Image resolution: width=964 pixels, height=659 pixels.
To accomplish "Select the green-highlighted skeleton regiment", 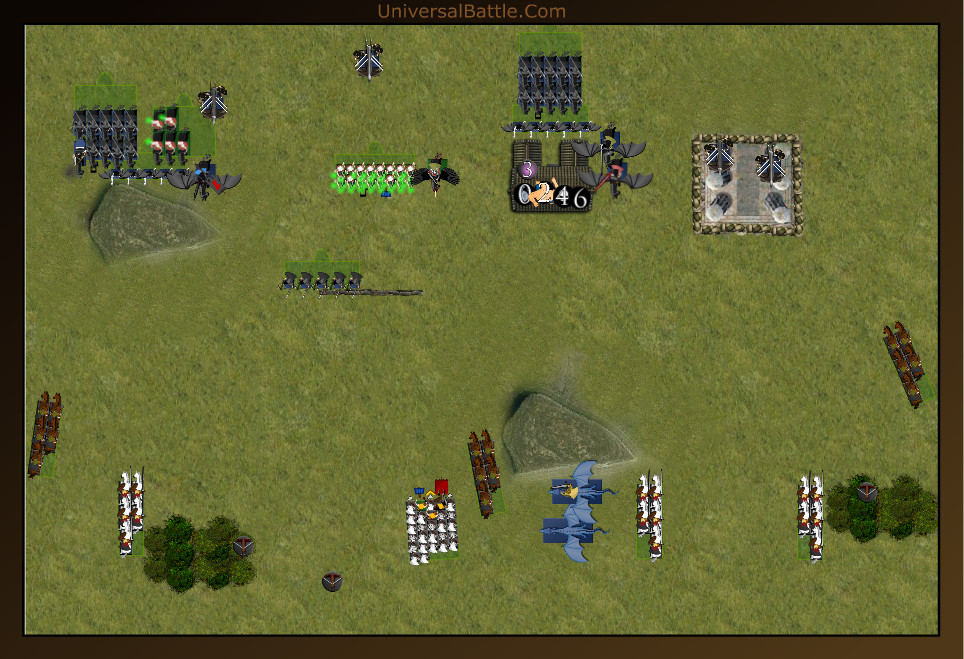I will click(x=372, y=178).
